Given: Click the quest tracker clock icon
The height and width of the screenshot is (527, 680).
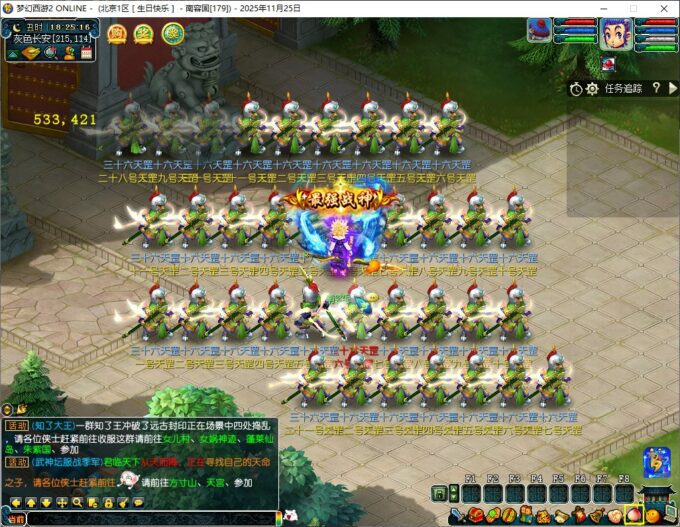Looking at the screenshot, I should coord(577,89).
